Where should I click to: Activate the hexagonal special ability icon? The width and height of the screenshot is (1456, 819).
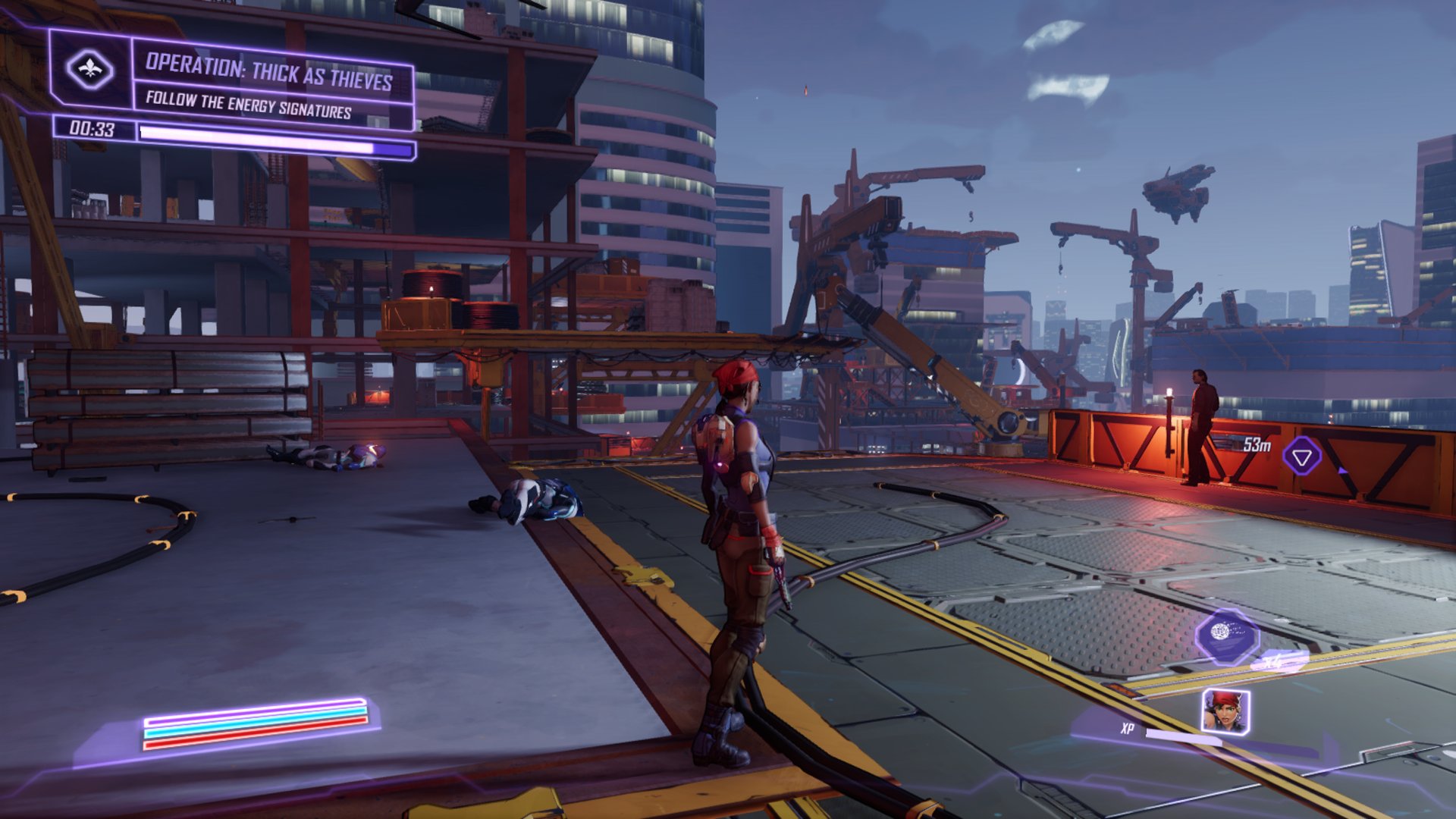pos(1225,635)
